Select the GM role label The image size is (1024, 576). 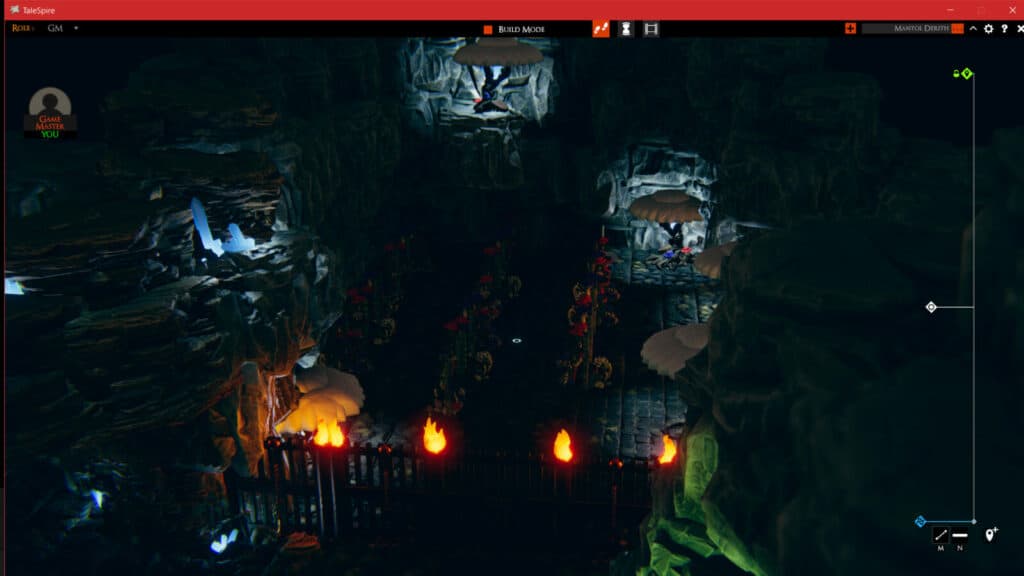click(x=55, y=28)
